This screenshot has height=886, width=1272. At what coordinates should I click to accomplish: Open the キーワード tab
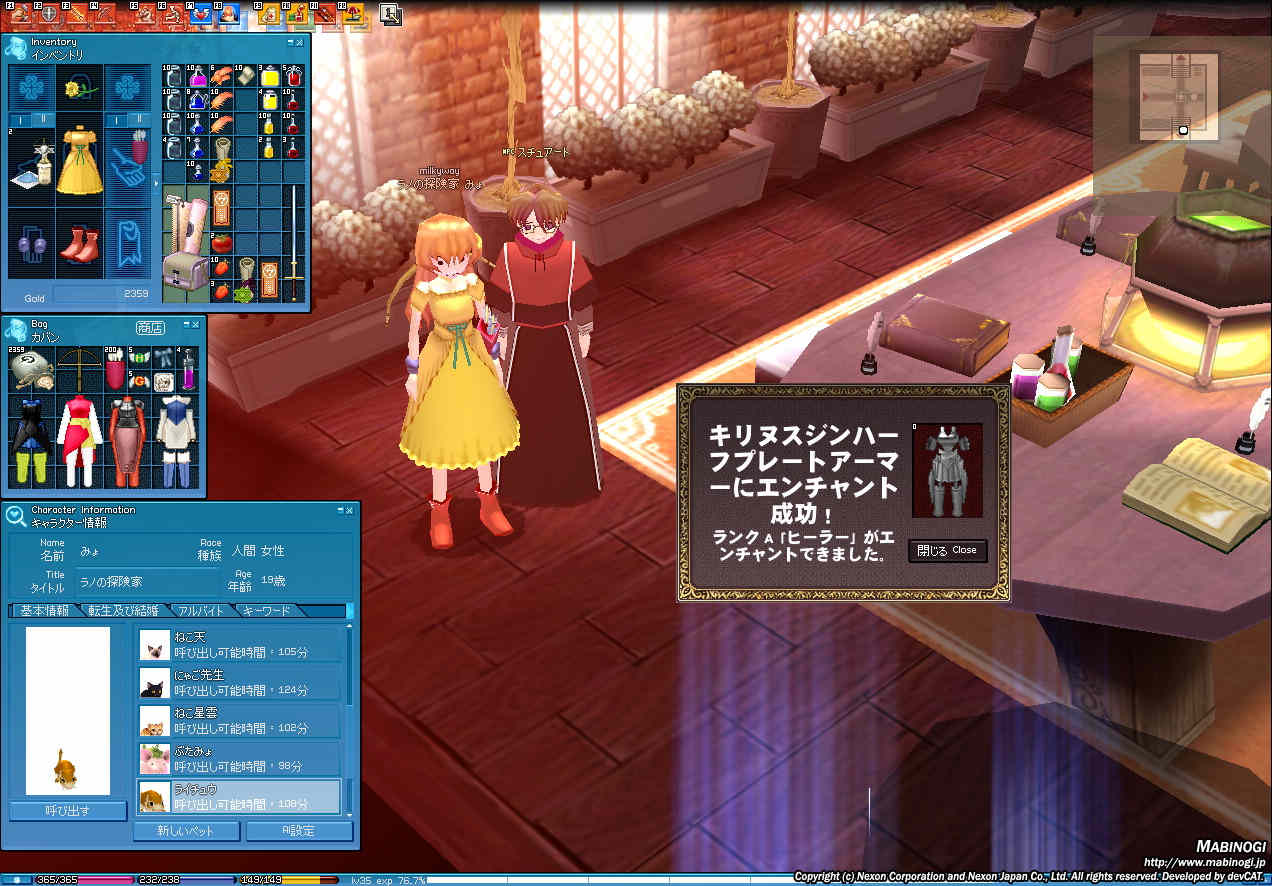267,611
